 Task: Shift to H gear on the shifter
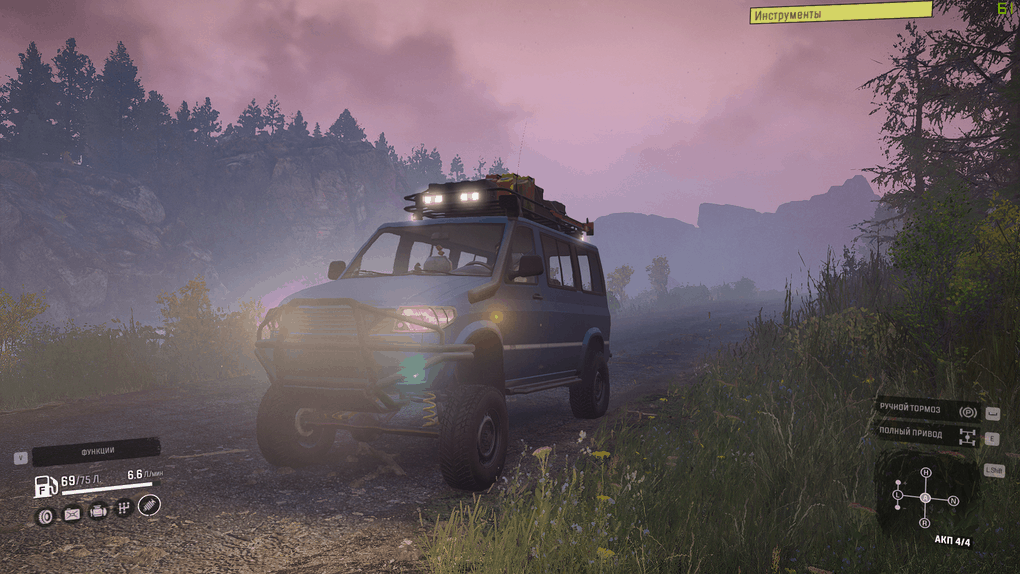[925, 472]
